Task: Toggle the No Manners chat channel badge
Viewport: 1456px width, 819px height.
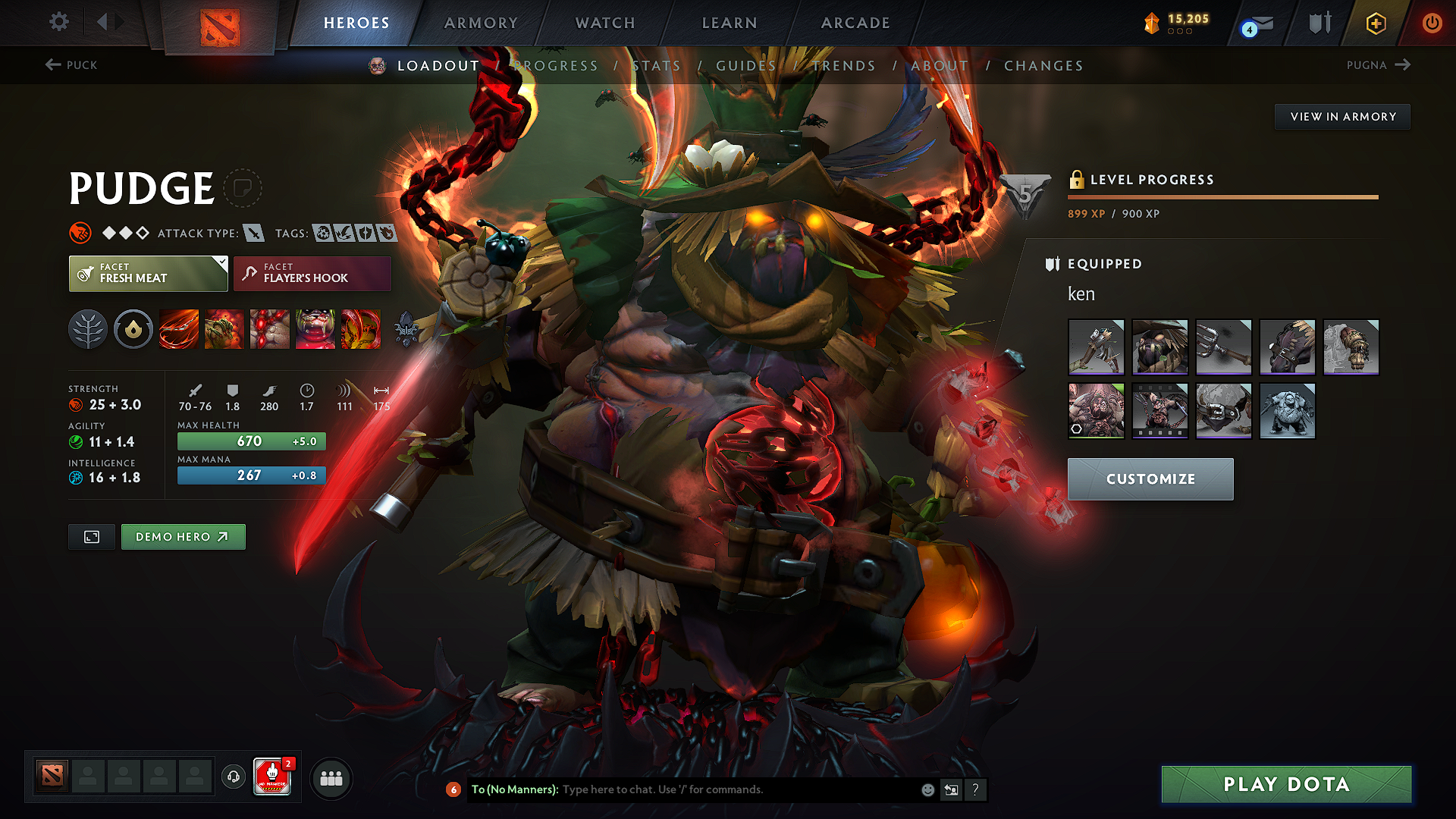Action: coord(271,776)
